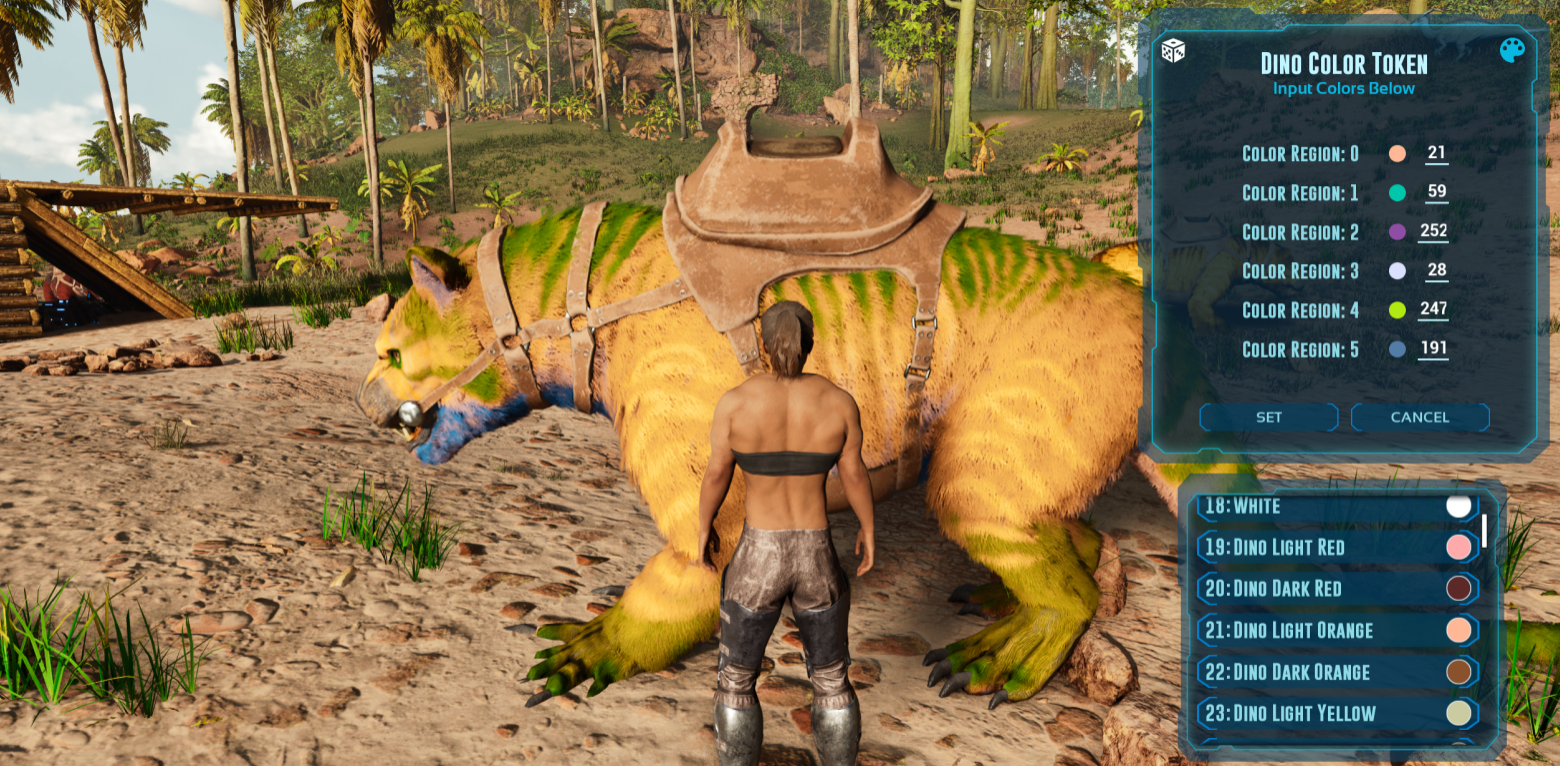Select the Color Region 4 input showing 247
This screenshot has width=1560, height=766.
1433,310
